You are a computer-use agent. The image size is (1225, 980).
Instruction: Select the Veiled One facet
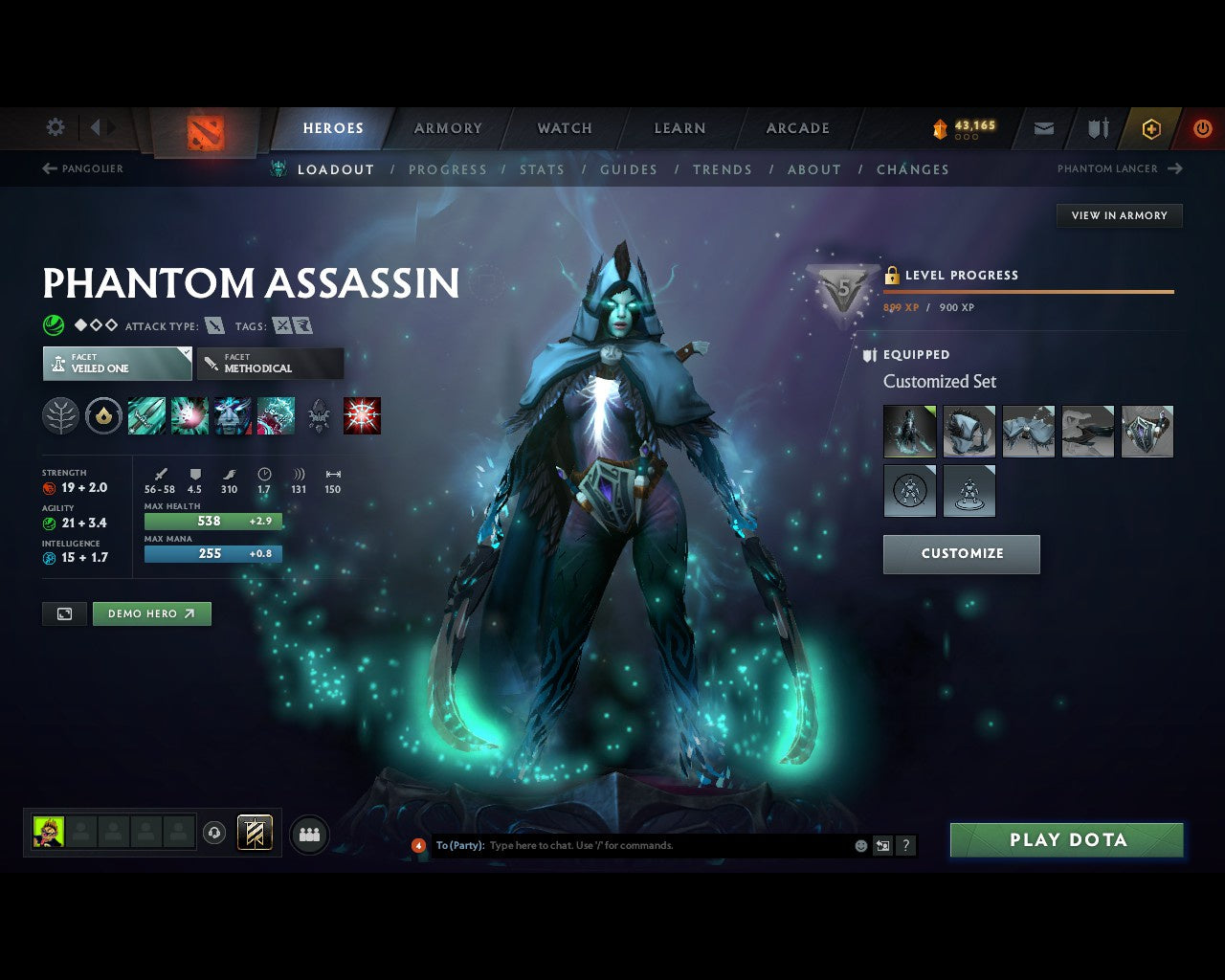(116, 364)
